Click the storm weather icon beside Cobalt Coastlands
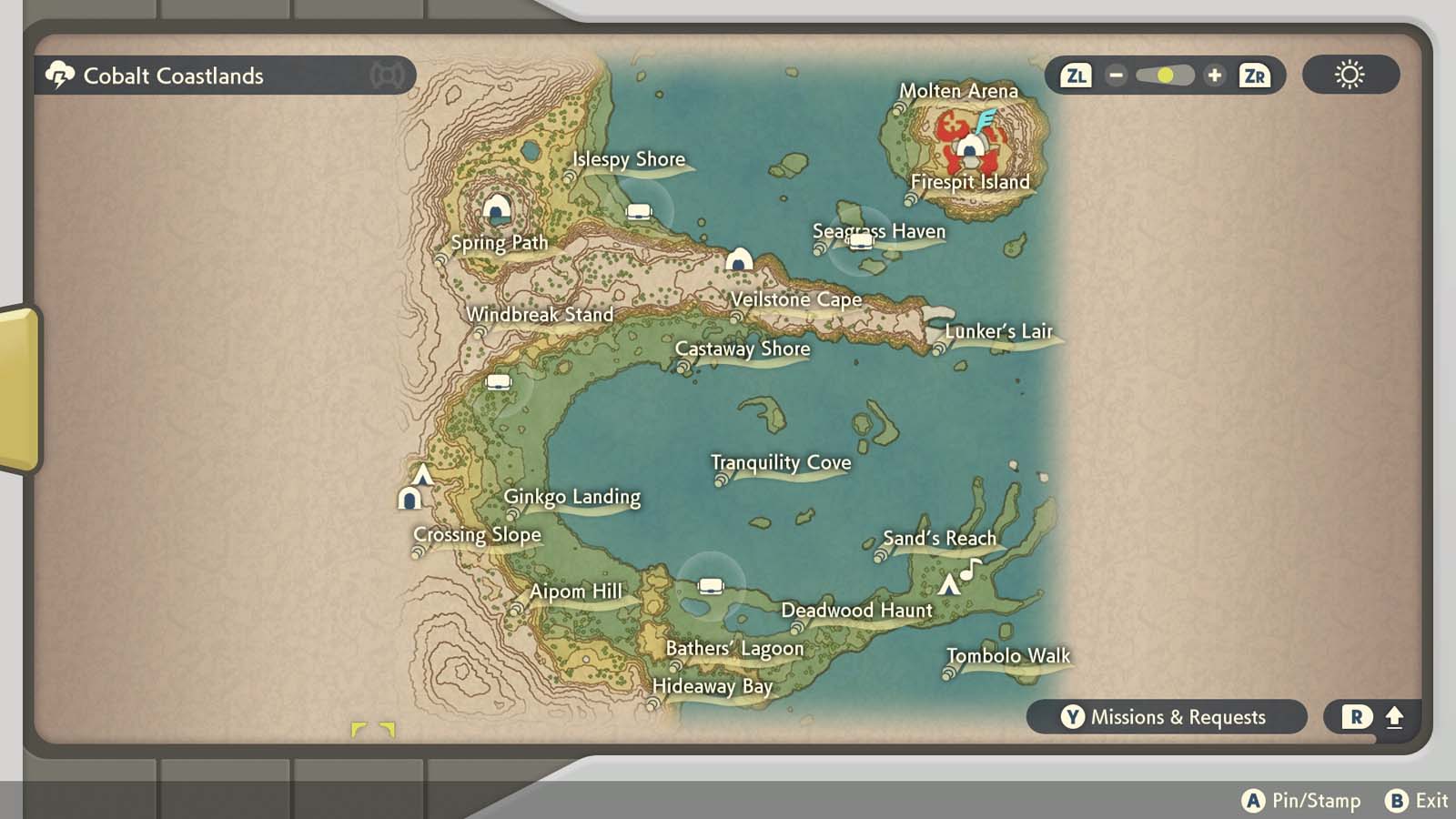Image resolution: width=1456 pixels, height=819 pixels. coord(58,76)
